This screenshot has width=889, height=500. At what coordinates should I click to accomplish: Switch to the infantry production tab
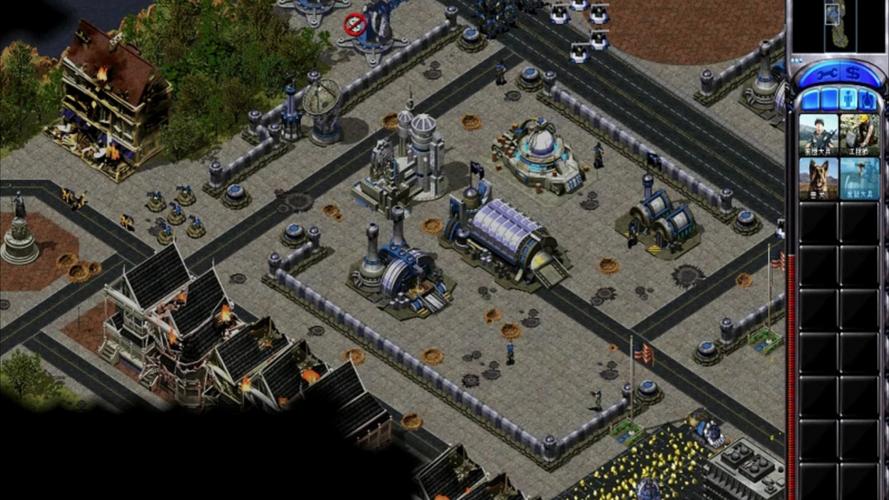pos(848,99)
